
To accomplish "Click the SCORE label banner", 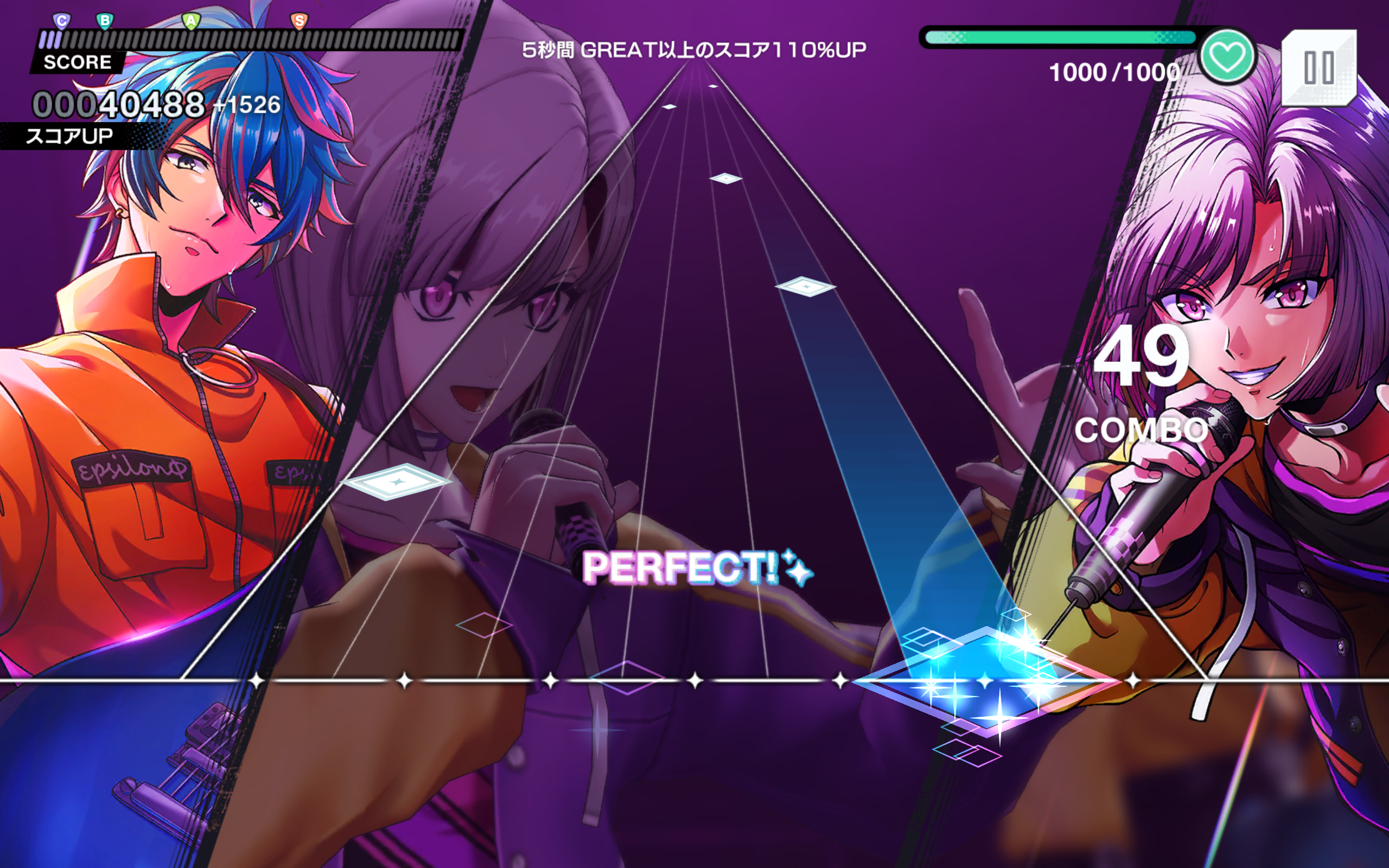I will click(x=77, y=62).
